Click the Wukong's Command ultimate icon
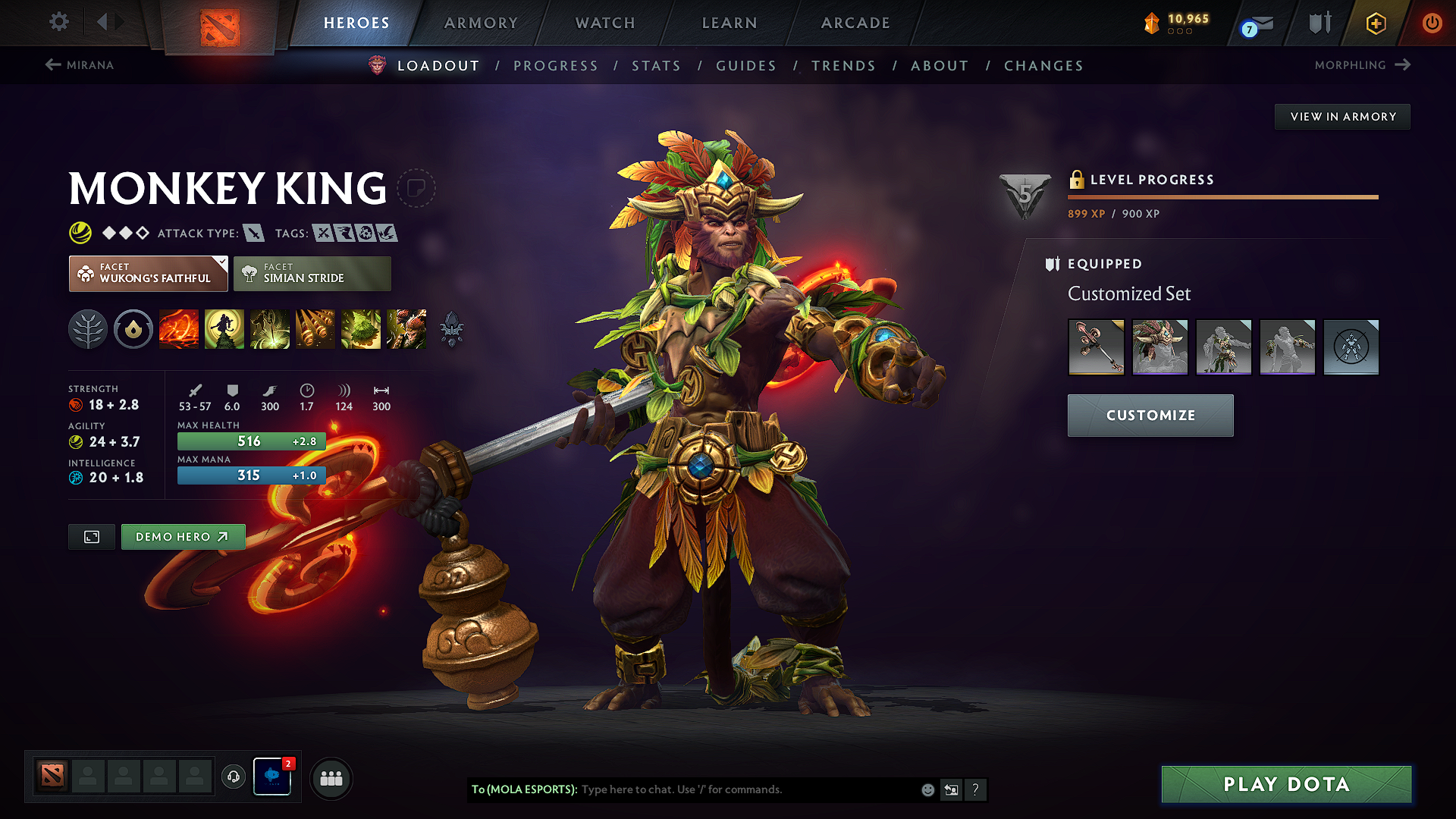Viewport: 1456px width, 819px height. 406,329
